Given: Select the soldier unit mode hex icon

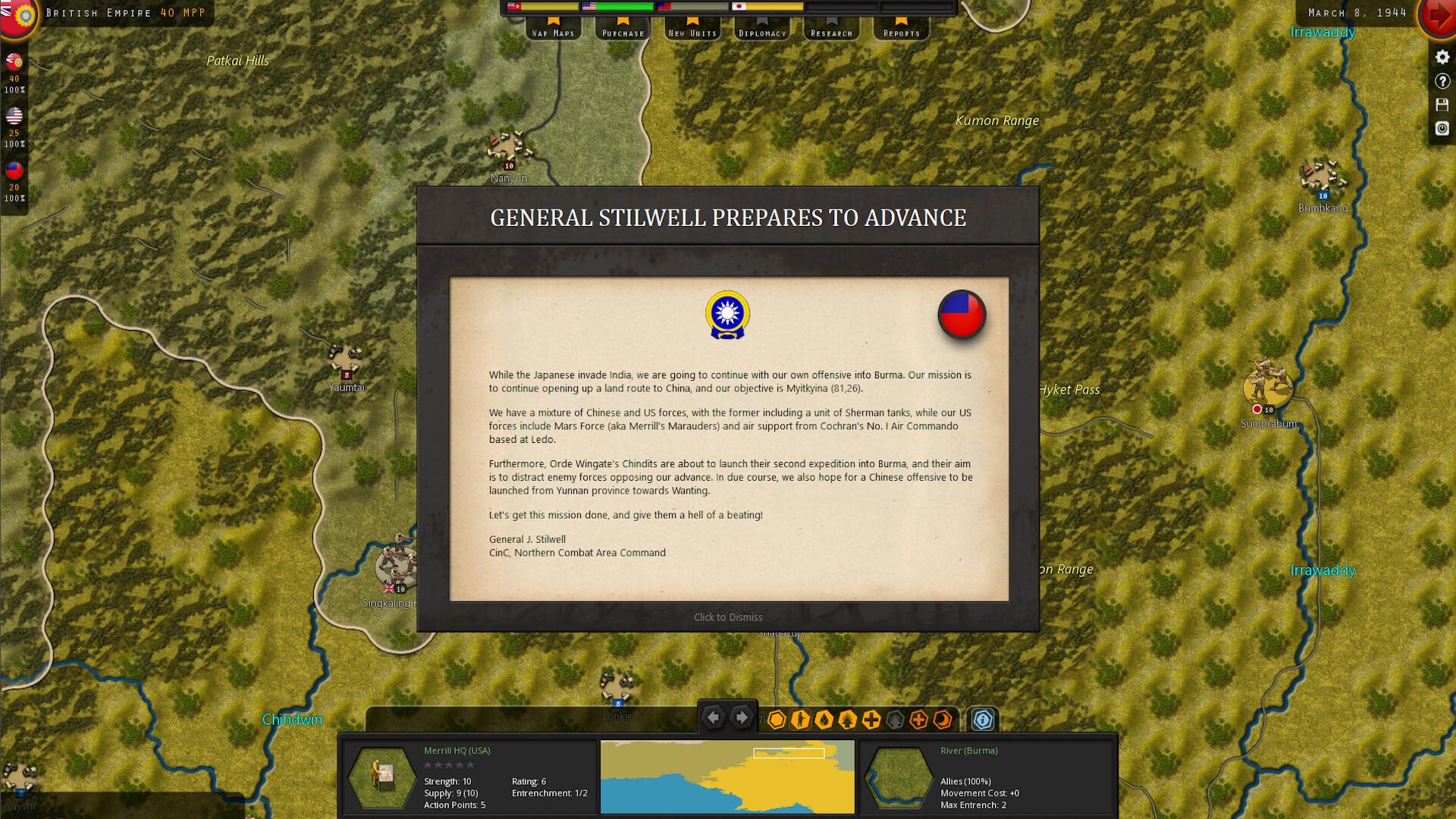Looking at the screenshot, I should [x=801, y=720].
